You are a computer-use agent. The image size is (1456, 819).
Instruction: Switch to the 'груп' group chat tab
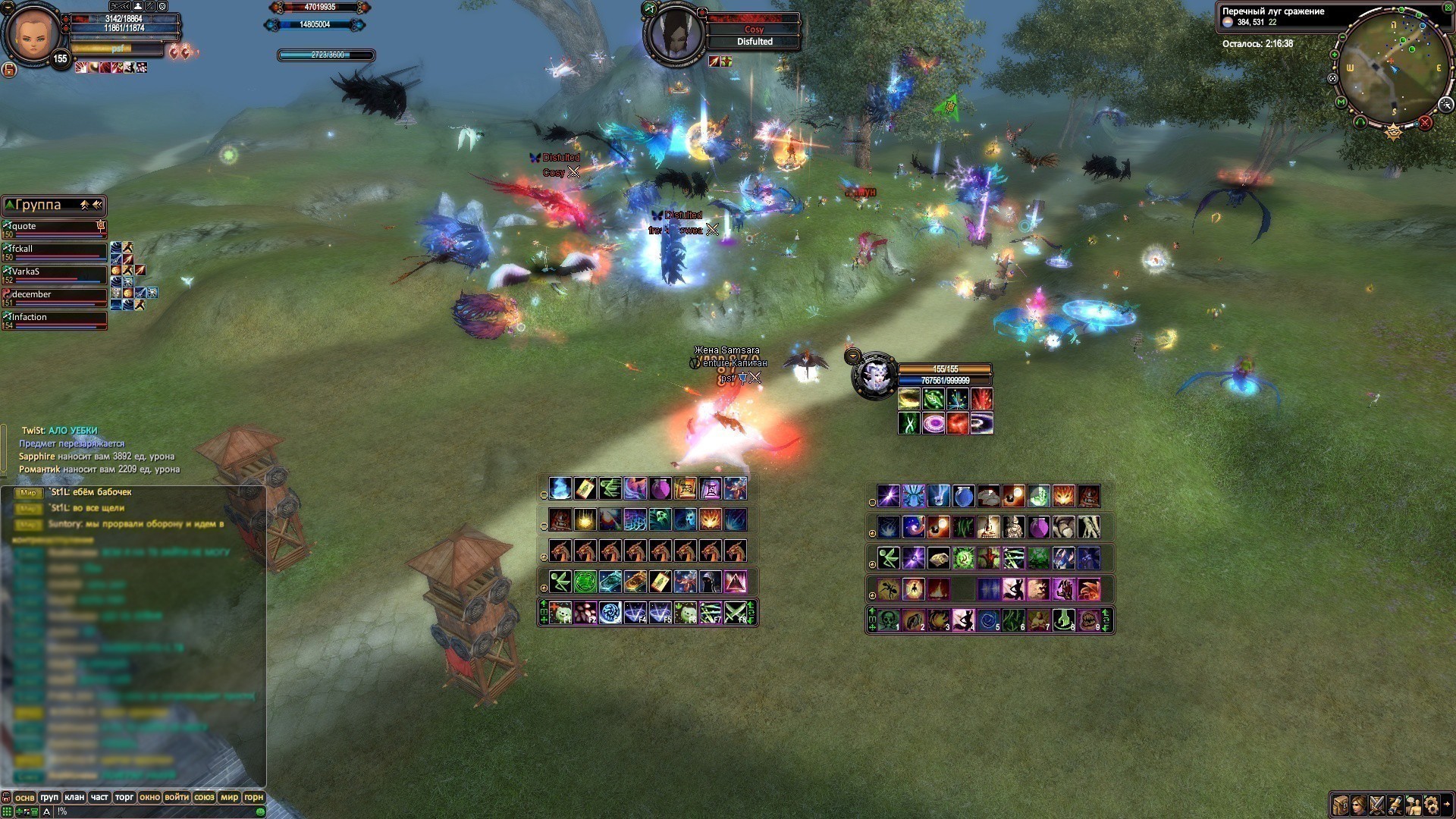click(x=49, y=797)
